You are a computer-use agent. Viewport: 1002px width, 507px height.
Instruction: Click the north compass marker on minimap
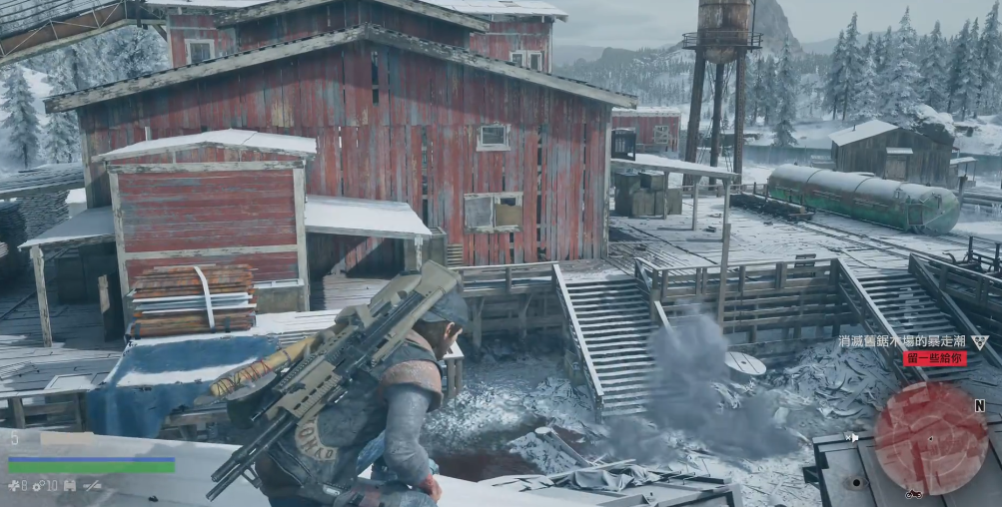pyautogui.click(x=979, y=405)
